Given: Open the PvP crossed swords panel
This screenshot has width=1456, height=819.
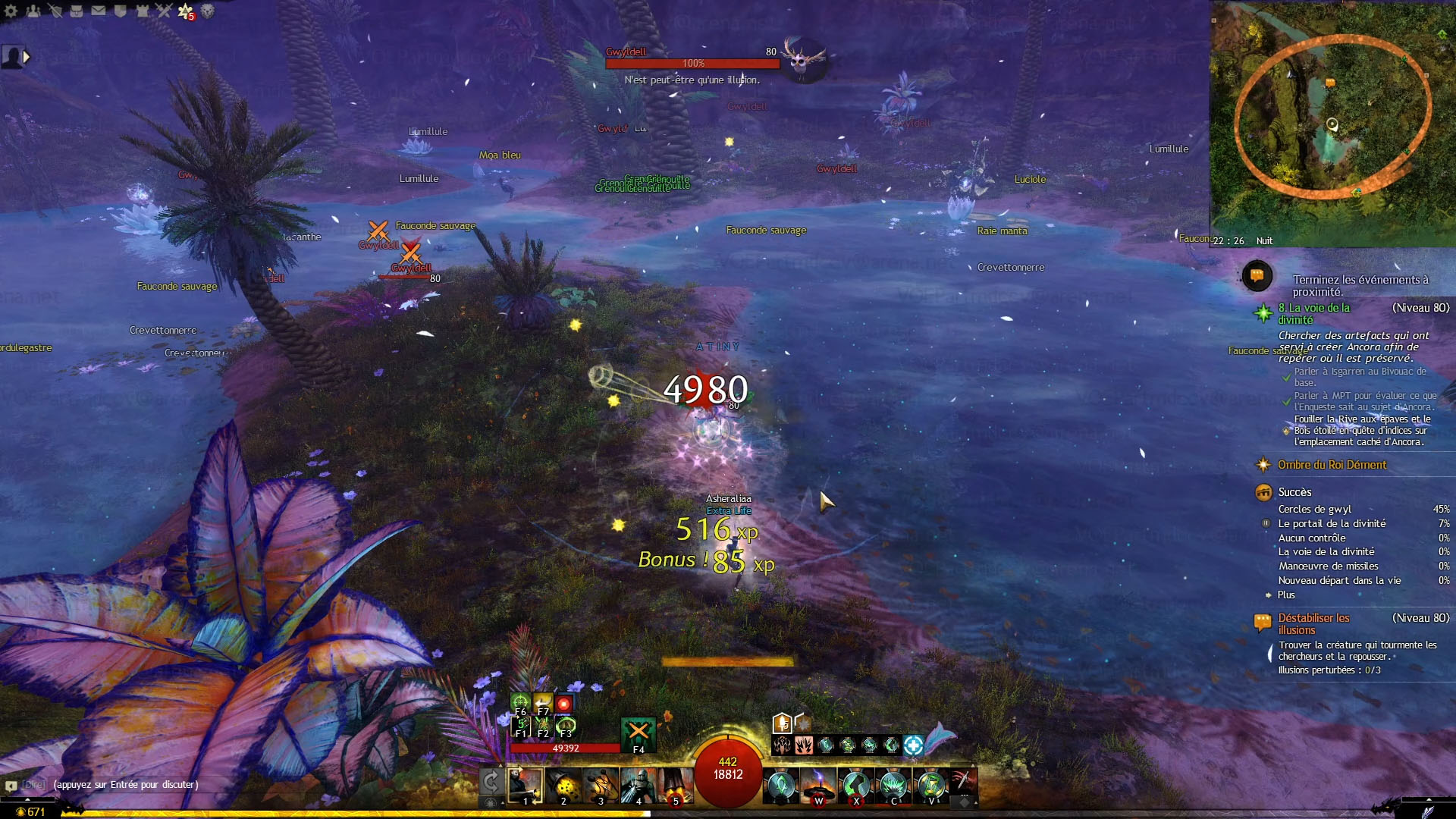Looking at the screenshot, I should [x=164, y=11].
